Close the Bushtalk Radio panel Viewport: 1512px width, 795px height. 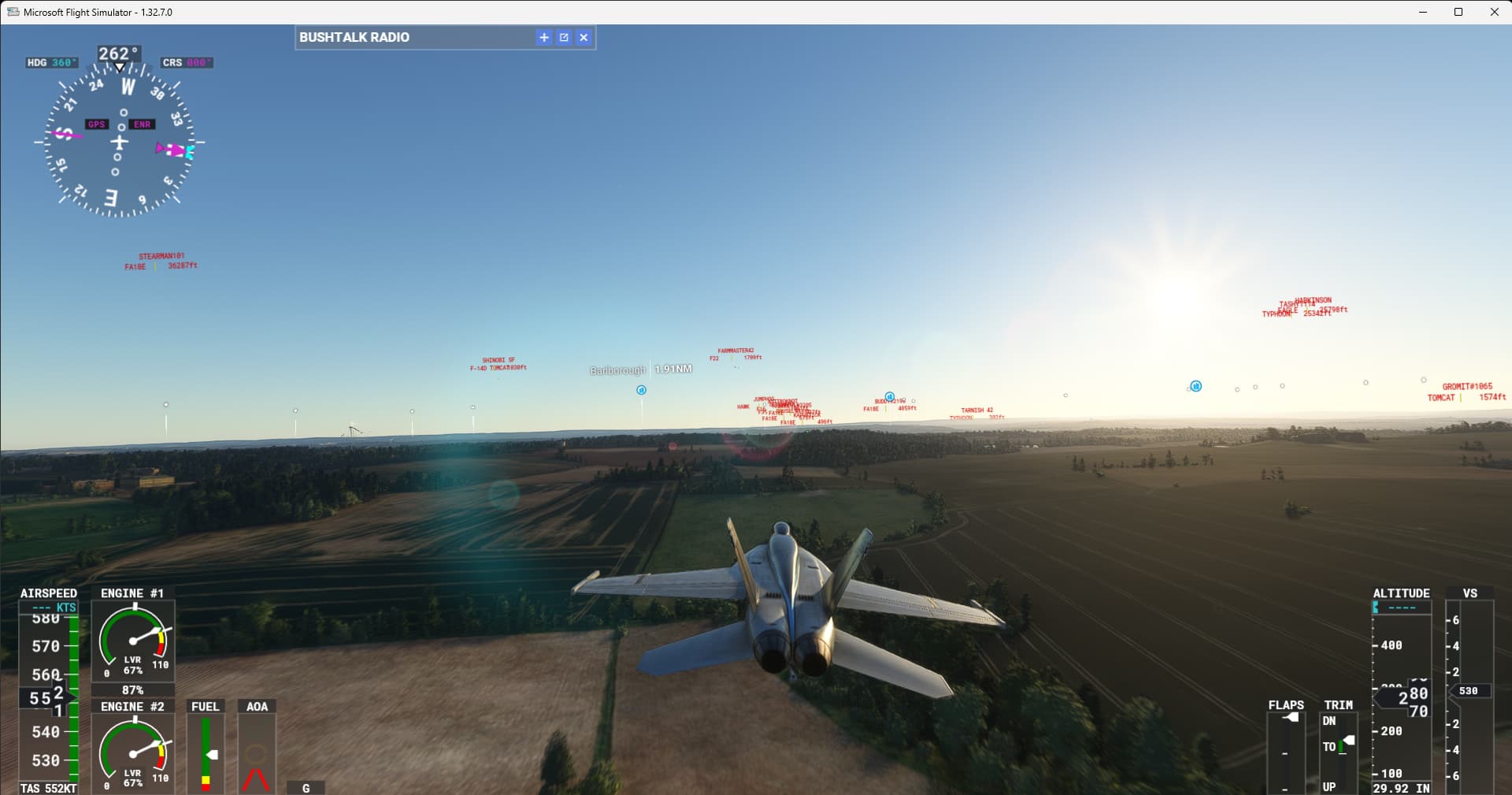coord(584,37)
